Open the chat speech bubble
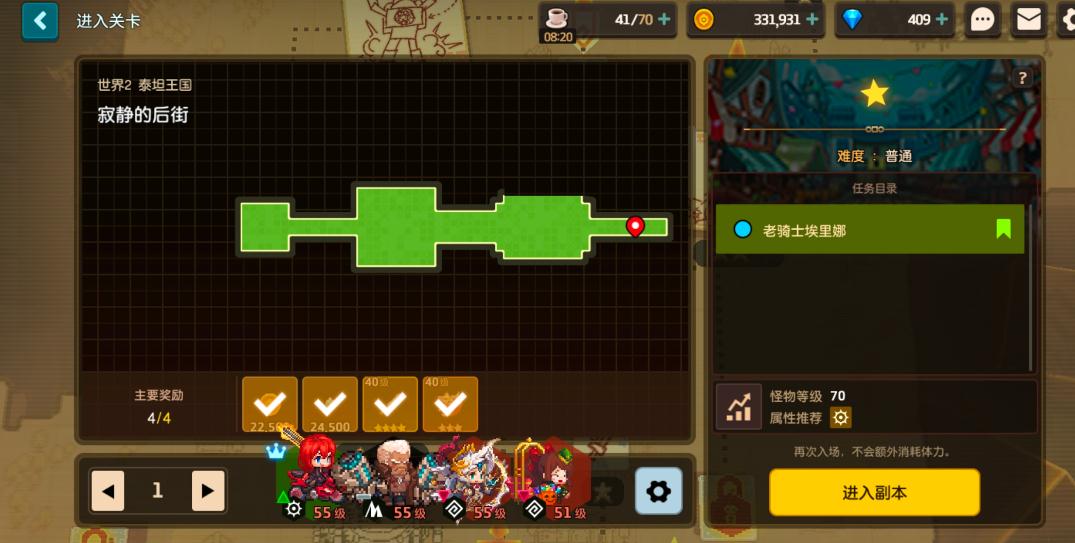Image resolution: width=1075 pixels, height=543 pixels. click(x=983, y=20)
